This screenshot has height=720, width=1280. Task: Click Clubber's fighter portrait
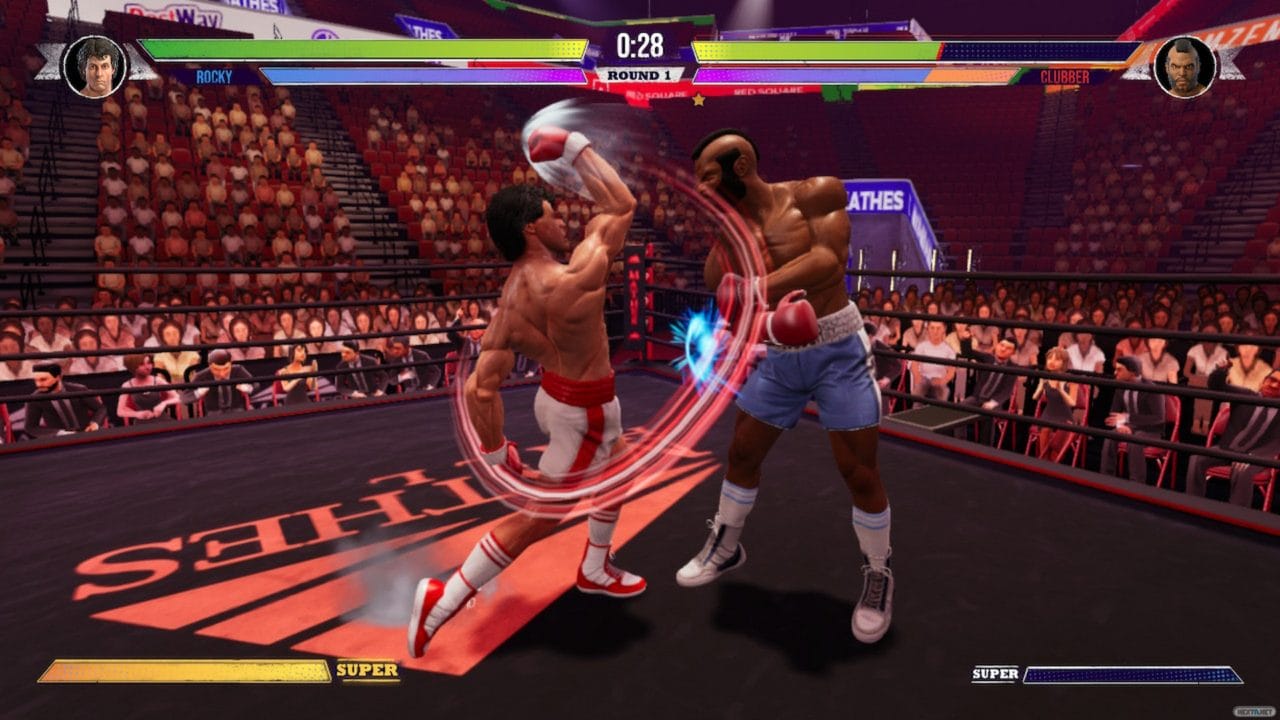coord(1185,66)
